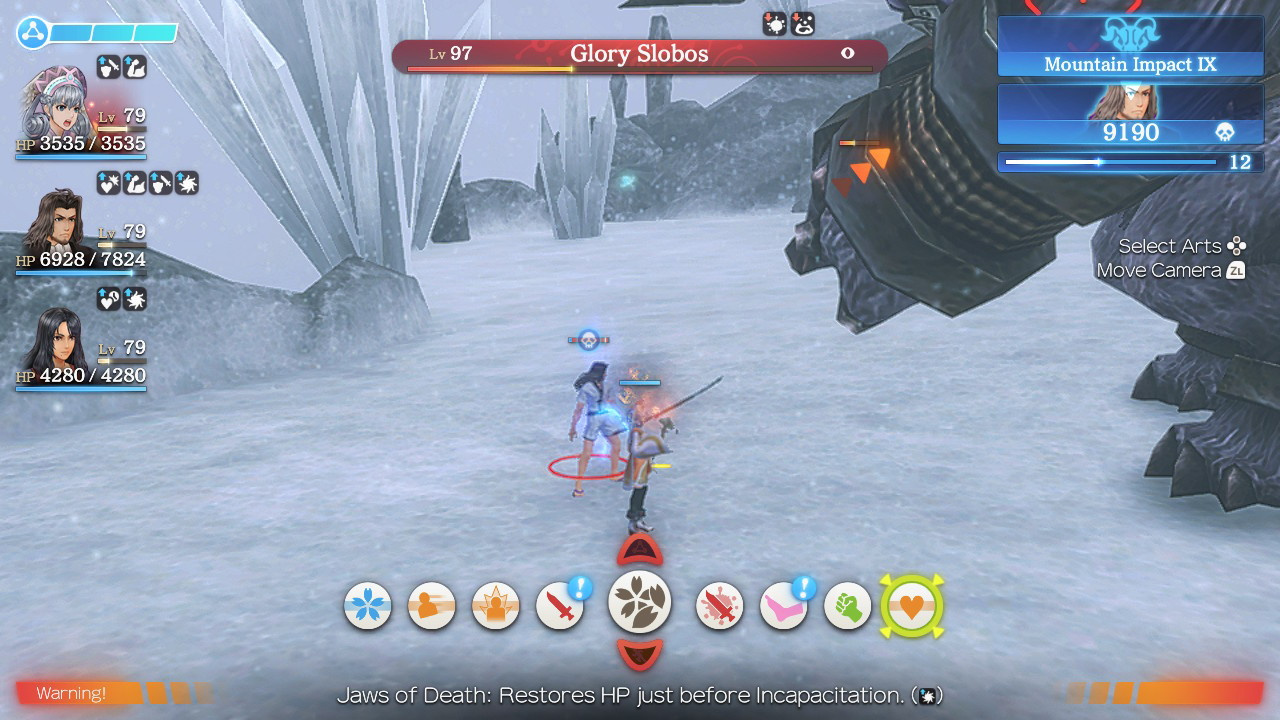Toggle the heart buff icon under the healer
The height and width of the screenshot is (720, 1280).
110,185
